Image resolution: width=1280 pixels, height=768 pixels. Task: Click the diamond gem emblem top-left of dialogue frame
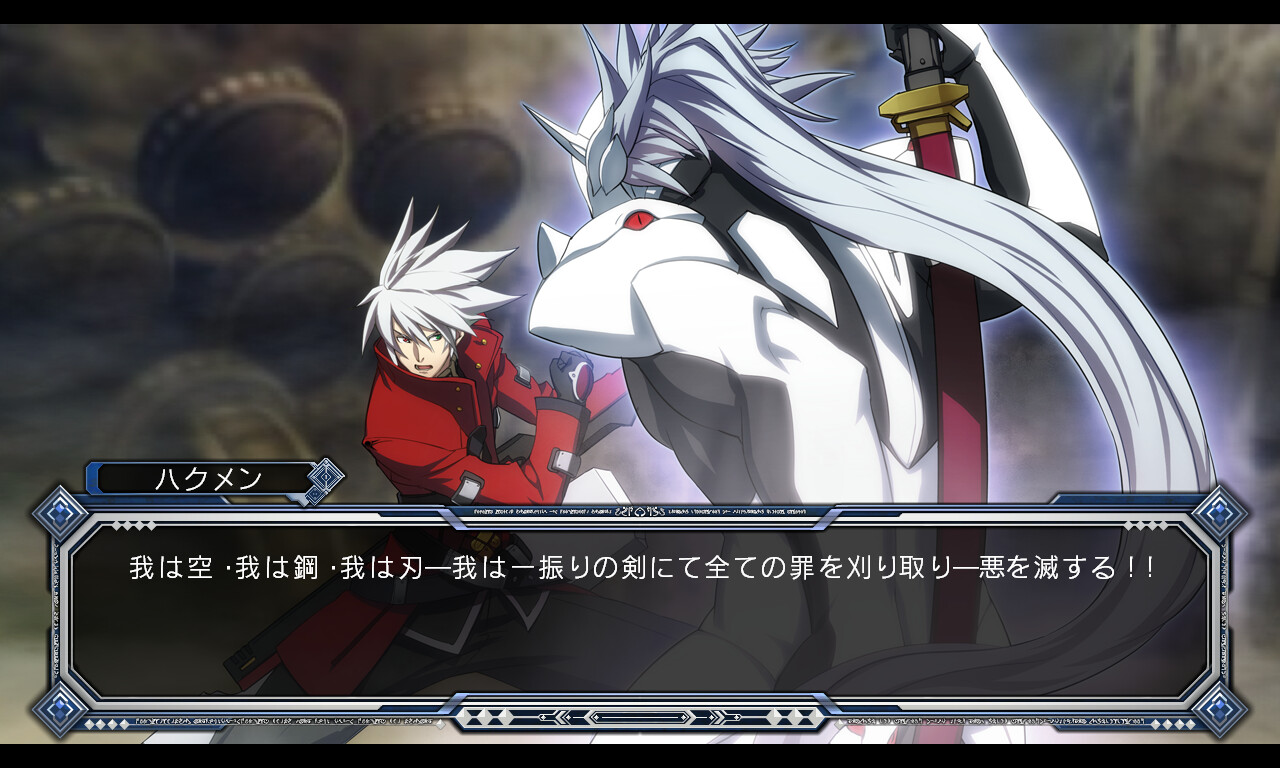click(58, 512)
